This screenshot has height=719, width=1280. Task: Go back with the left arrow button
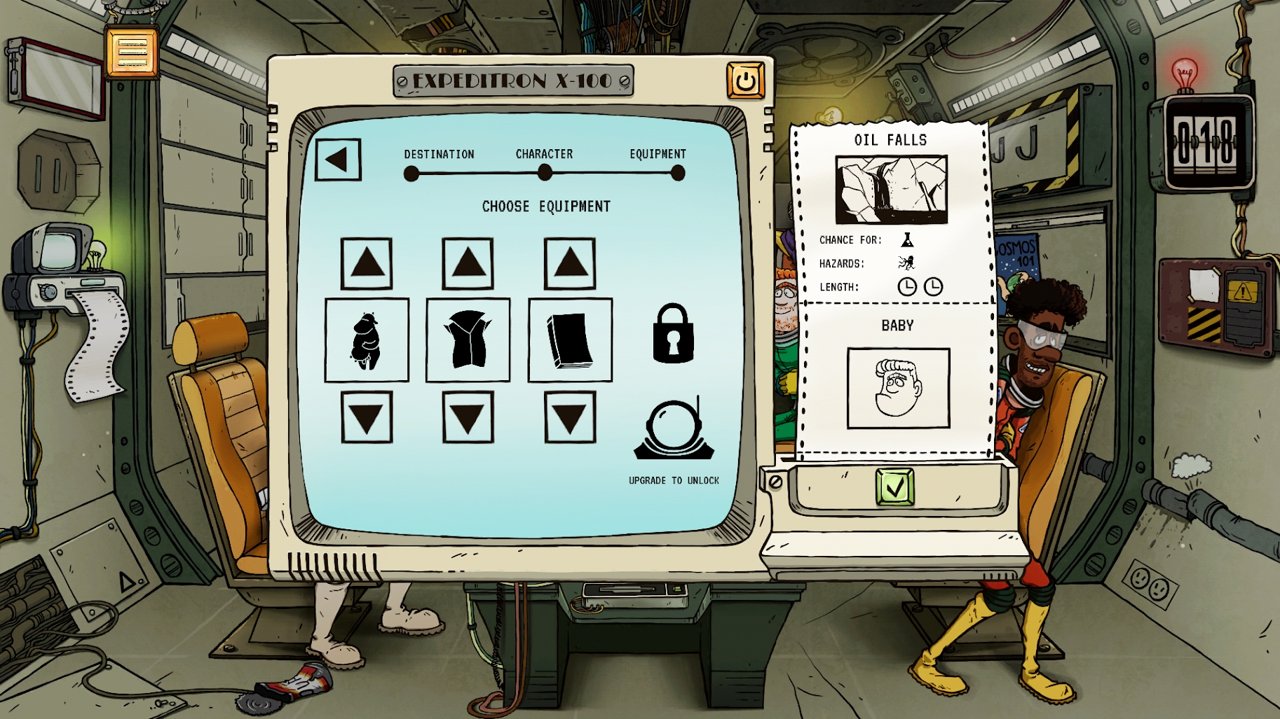click(x=338, y=160)
